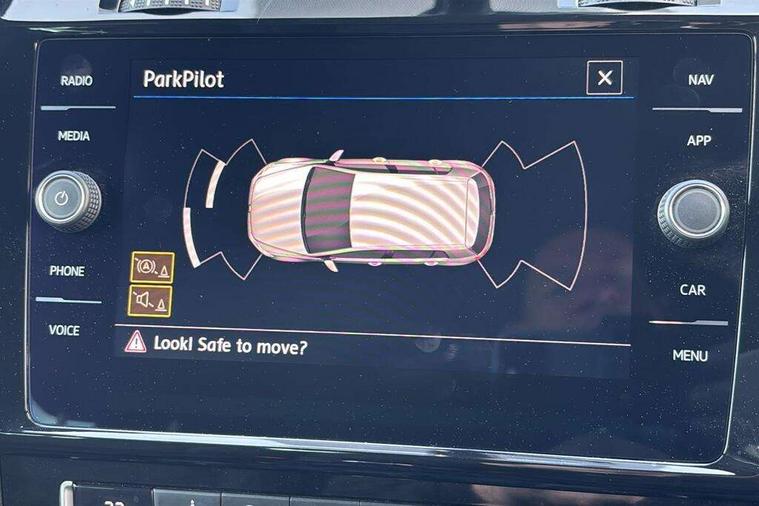The image size is (759, 506).
Task: Toggle the automatic braking warning icon
Action: pos(152,267)
